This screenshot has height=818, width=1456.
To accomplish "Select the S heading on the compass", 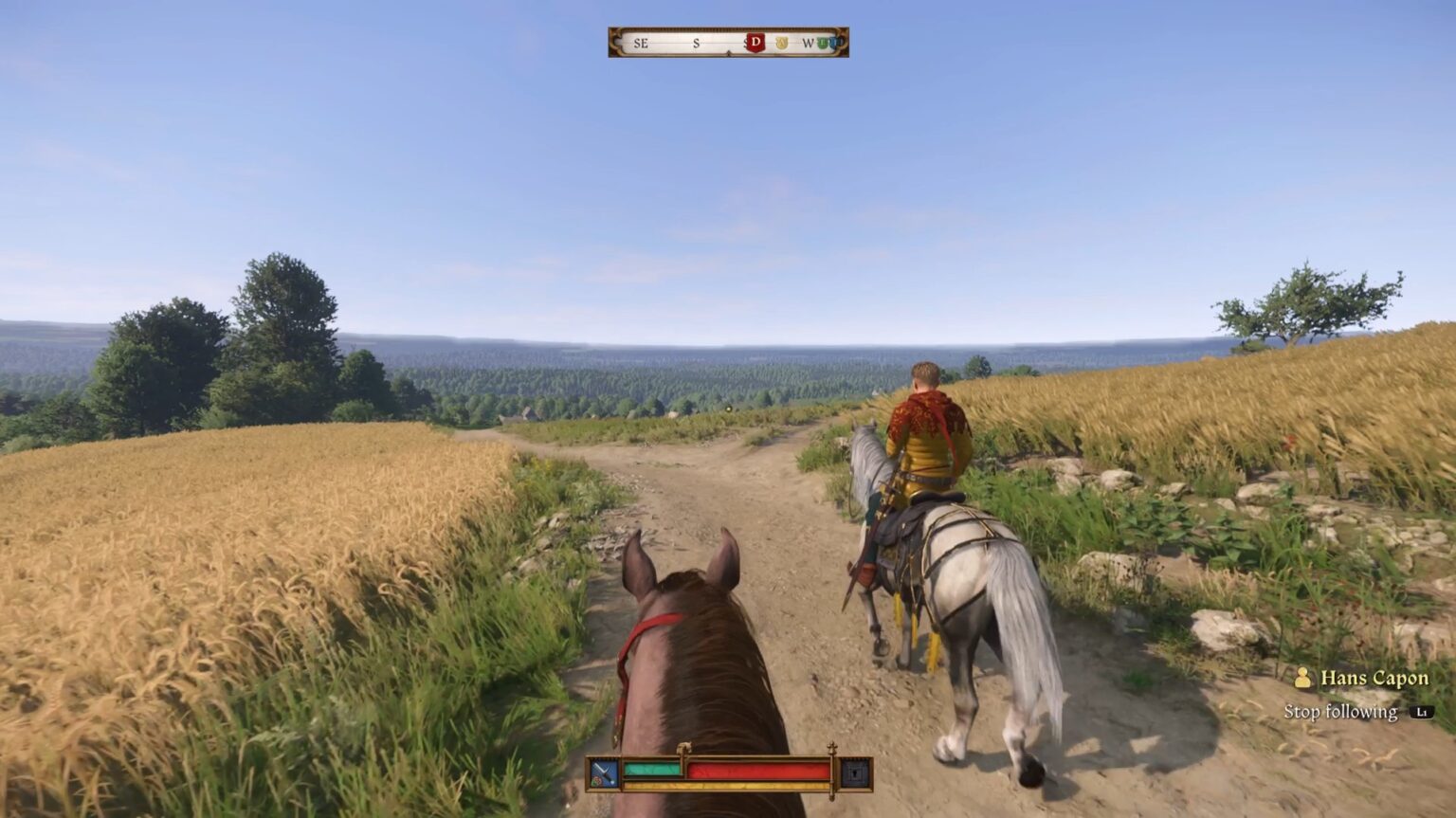I will pos(696,43).
